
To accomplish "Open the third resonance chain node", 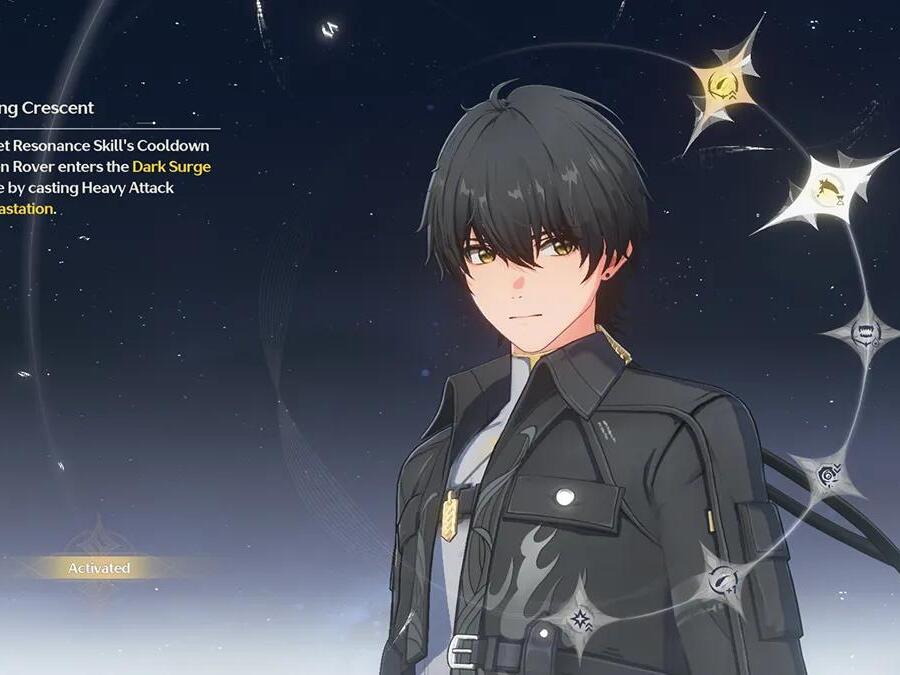I will pos(863,331).
